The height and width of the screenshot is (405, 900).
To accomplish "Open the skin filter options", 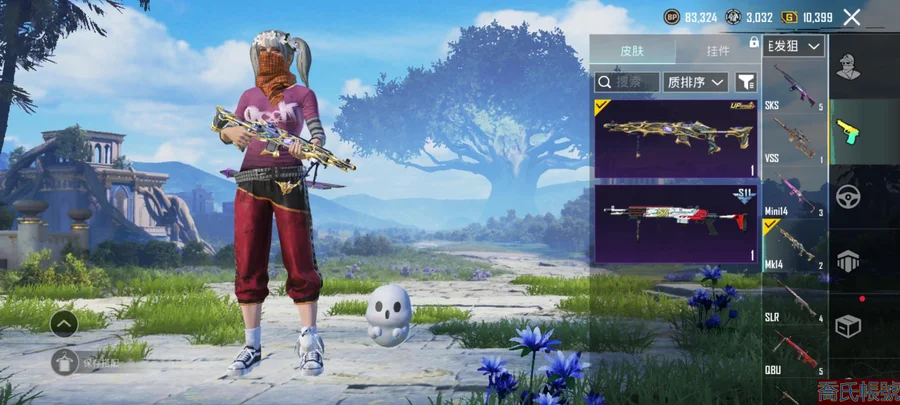I will [x=746, y=82].
